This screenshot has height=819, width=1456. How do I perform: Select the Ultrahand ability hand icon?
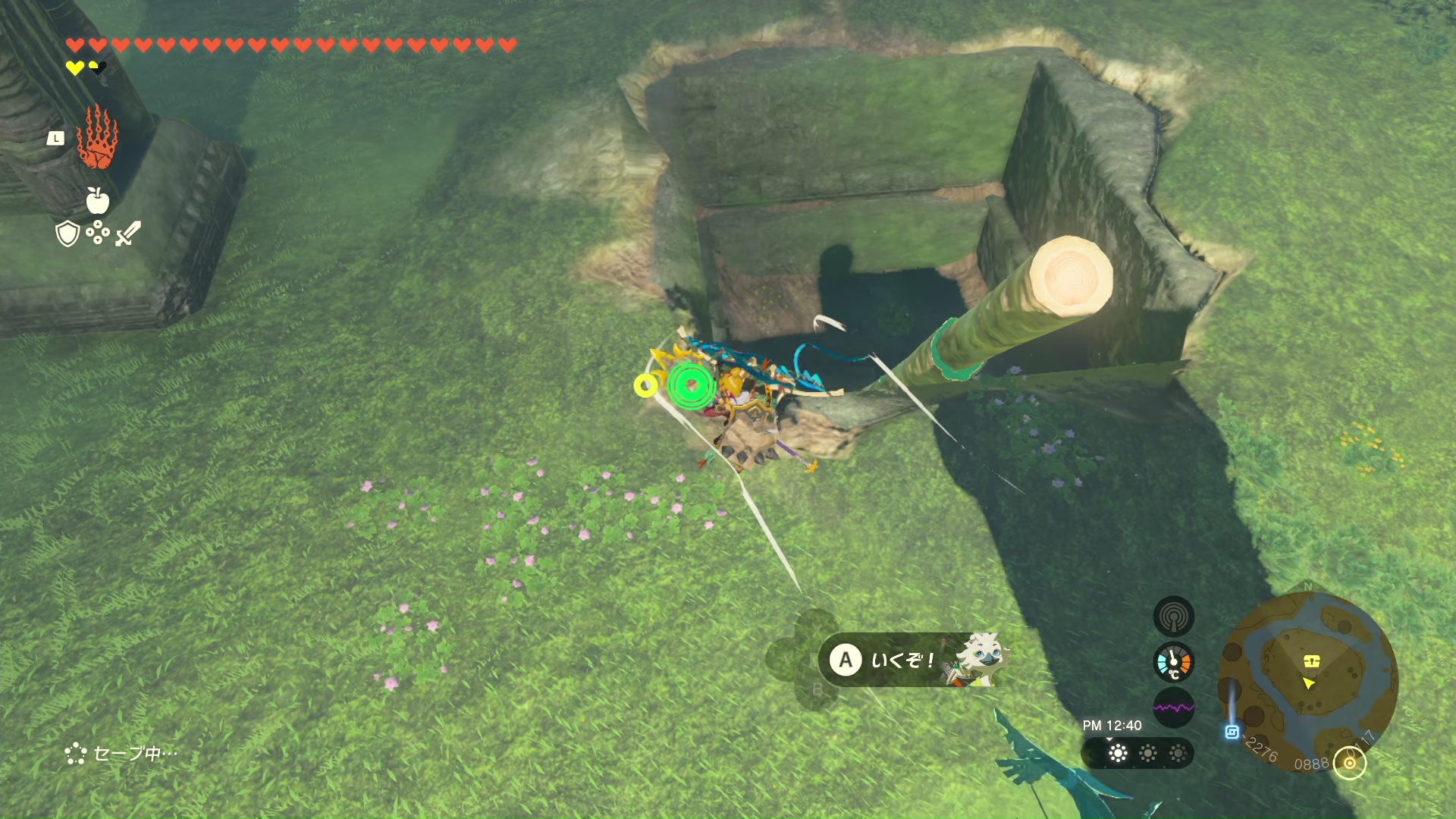coord(97,138)
